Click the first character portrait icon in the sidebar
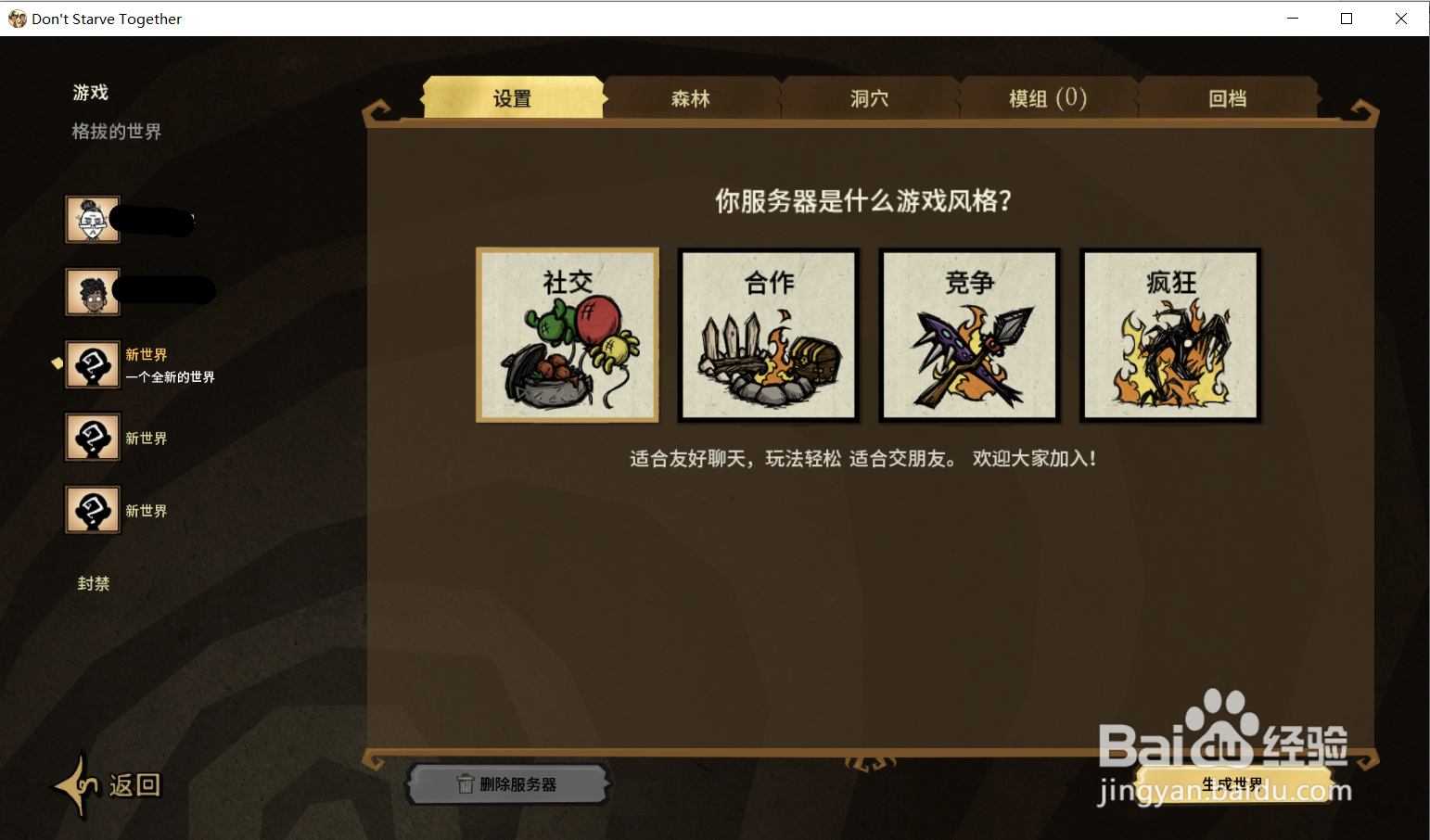The height and width of the screenshot is (840, 1430). point(92,220)
